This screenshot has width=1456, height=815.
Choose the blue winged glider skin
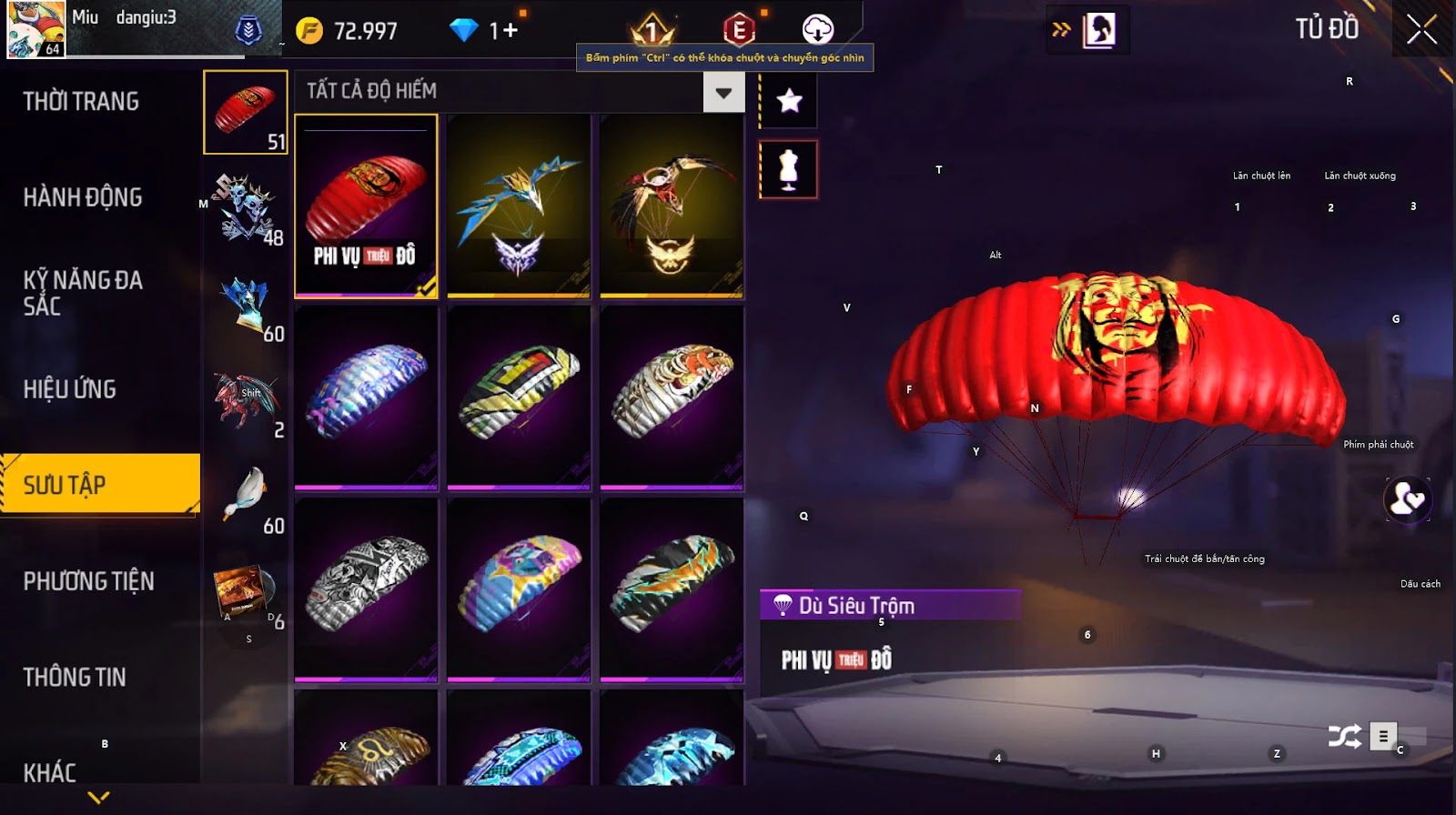click(x=519, y=206)
